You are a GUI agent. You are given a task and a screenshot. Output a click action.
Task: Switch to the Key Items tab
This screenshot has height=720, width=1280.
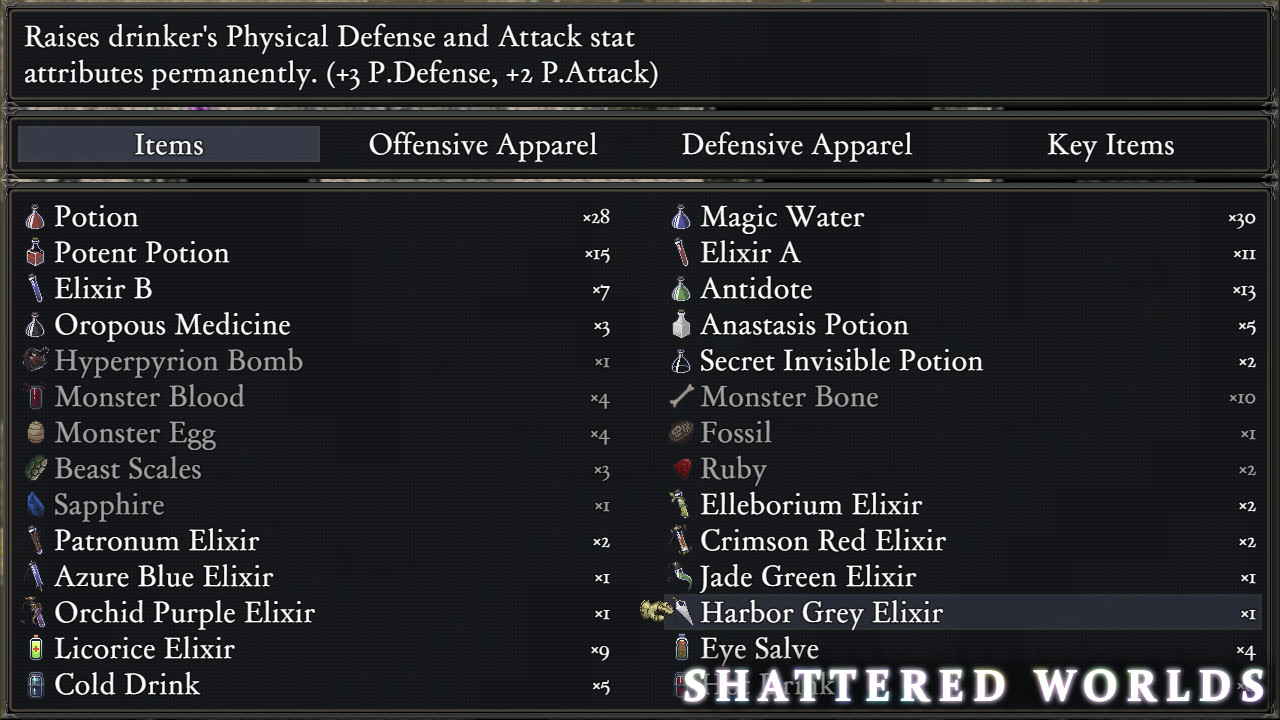(1110, 145)
